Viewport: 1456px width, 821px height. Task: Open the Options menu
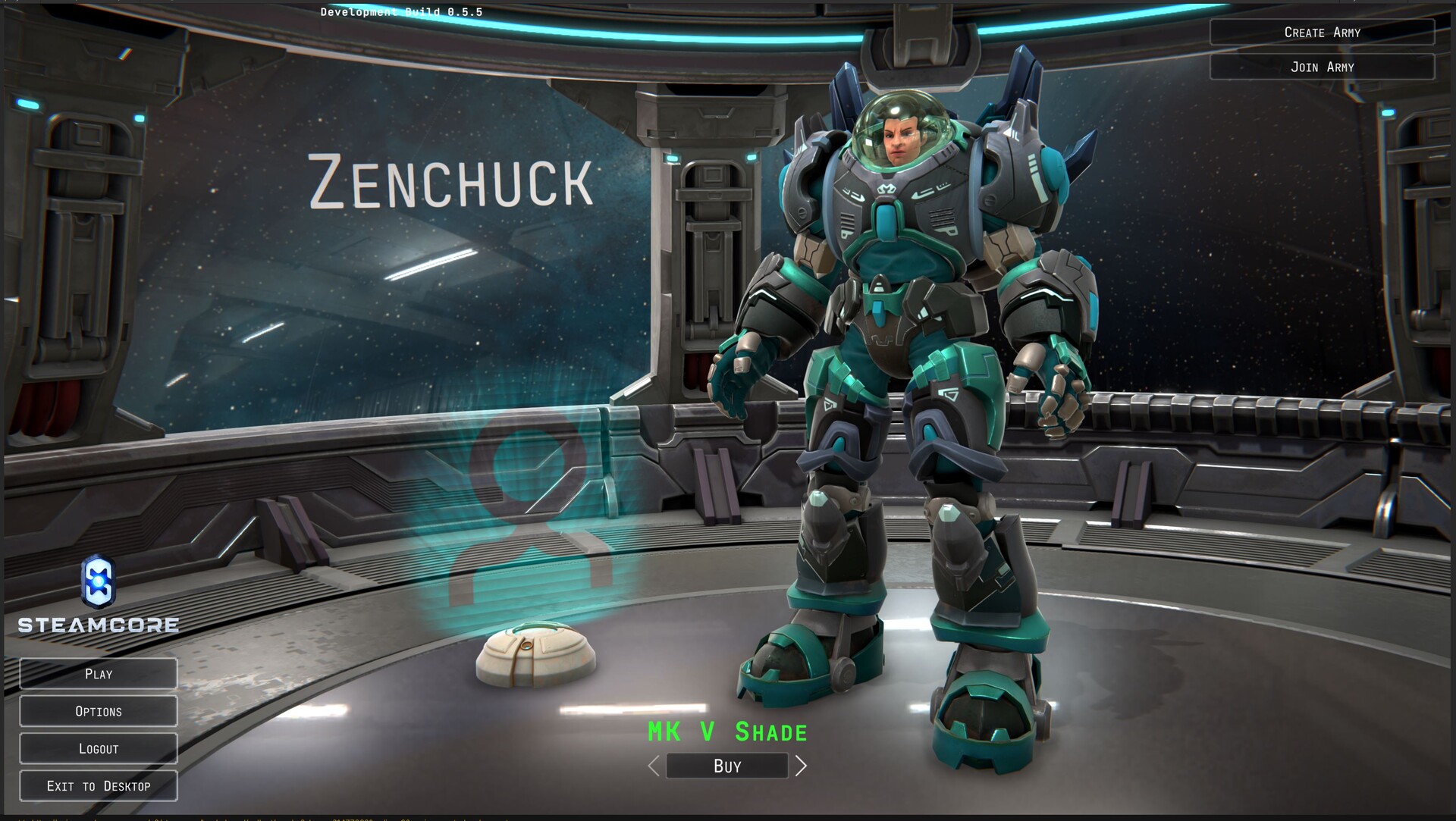[99, 711]
